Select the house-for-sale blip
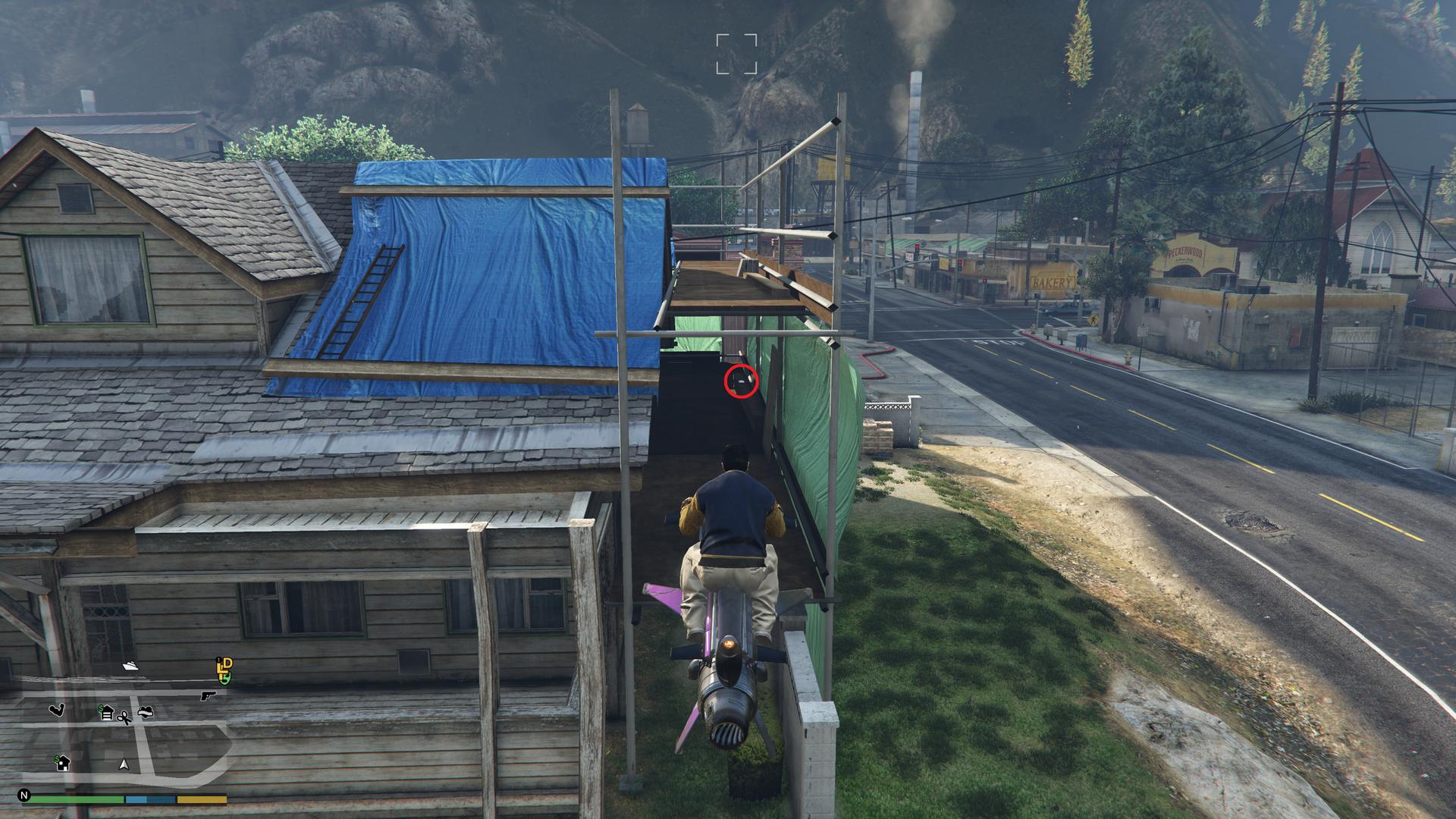1456x819 pixels. click(62, 761)
